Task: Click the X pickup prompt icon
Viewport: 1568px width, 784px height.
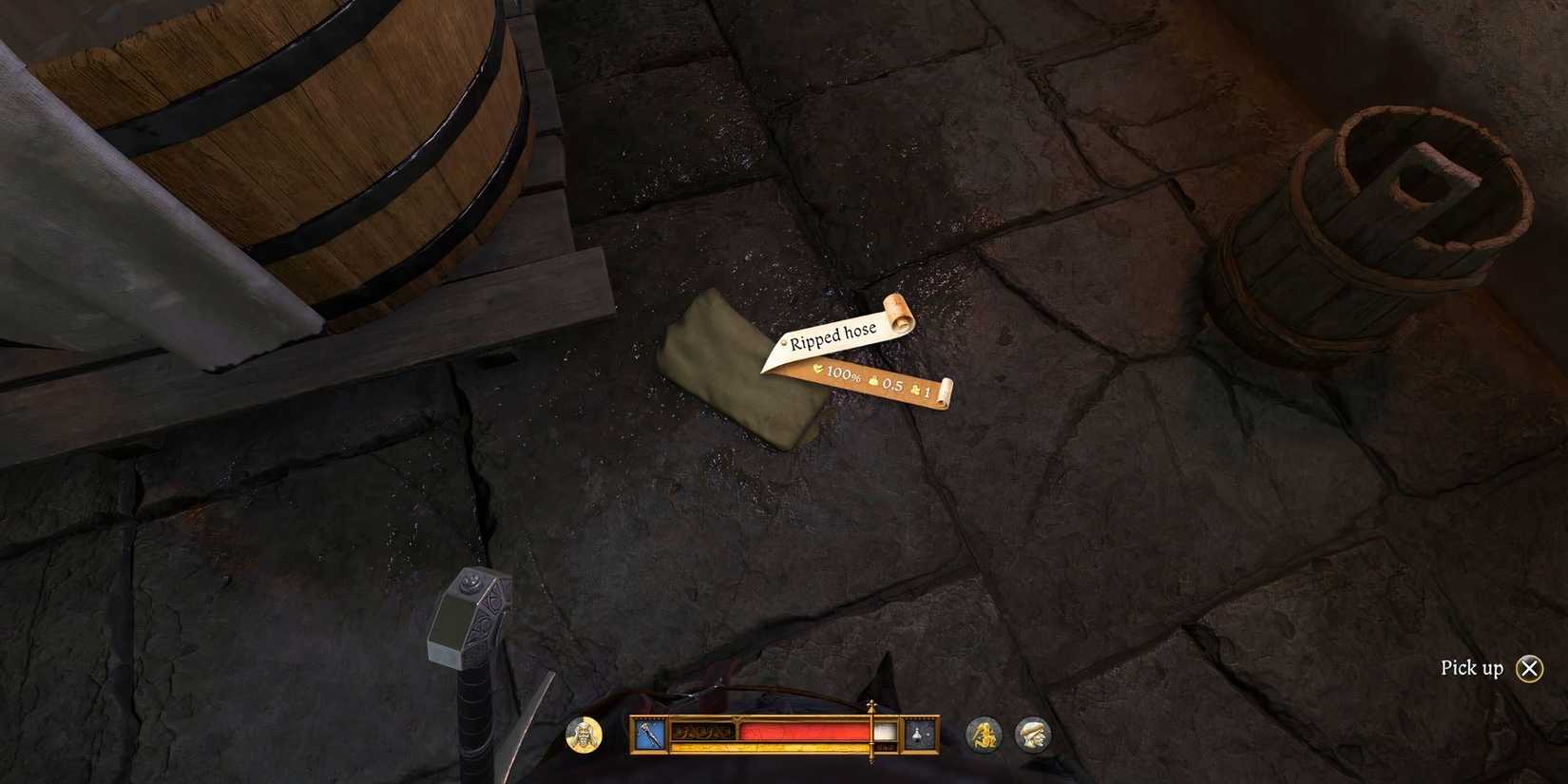Action: click(1529, 668)
